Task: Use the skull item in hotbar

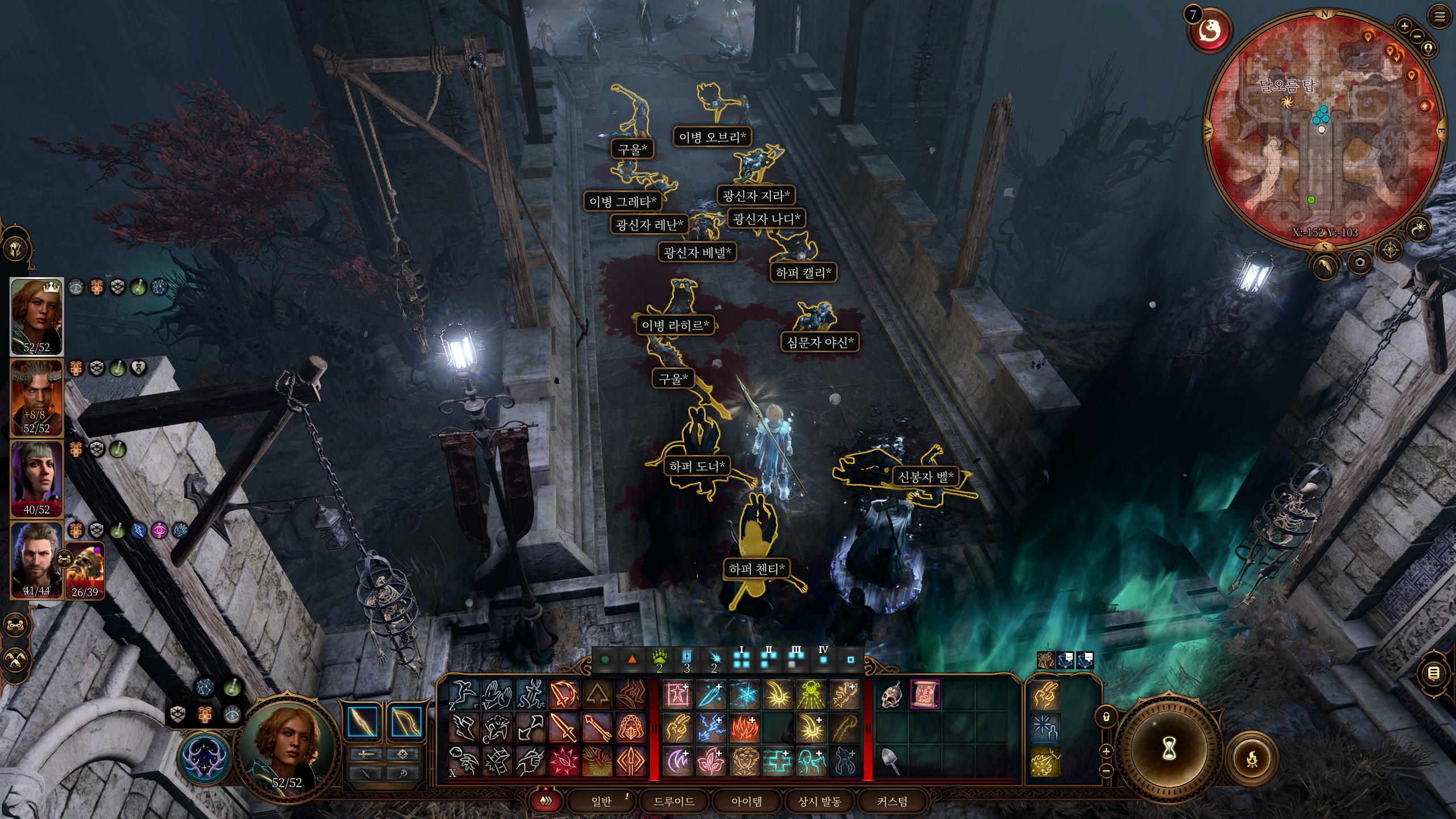Action: [892, 695]
